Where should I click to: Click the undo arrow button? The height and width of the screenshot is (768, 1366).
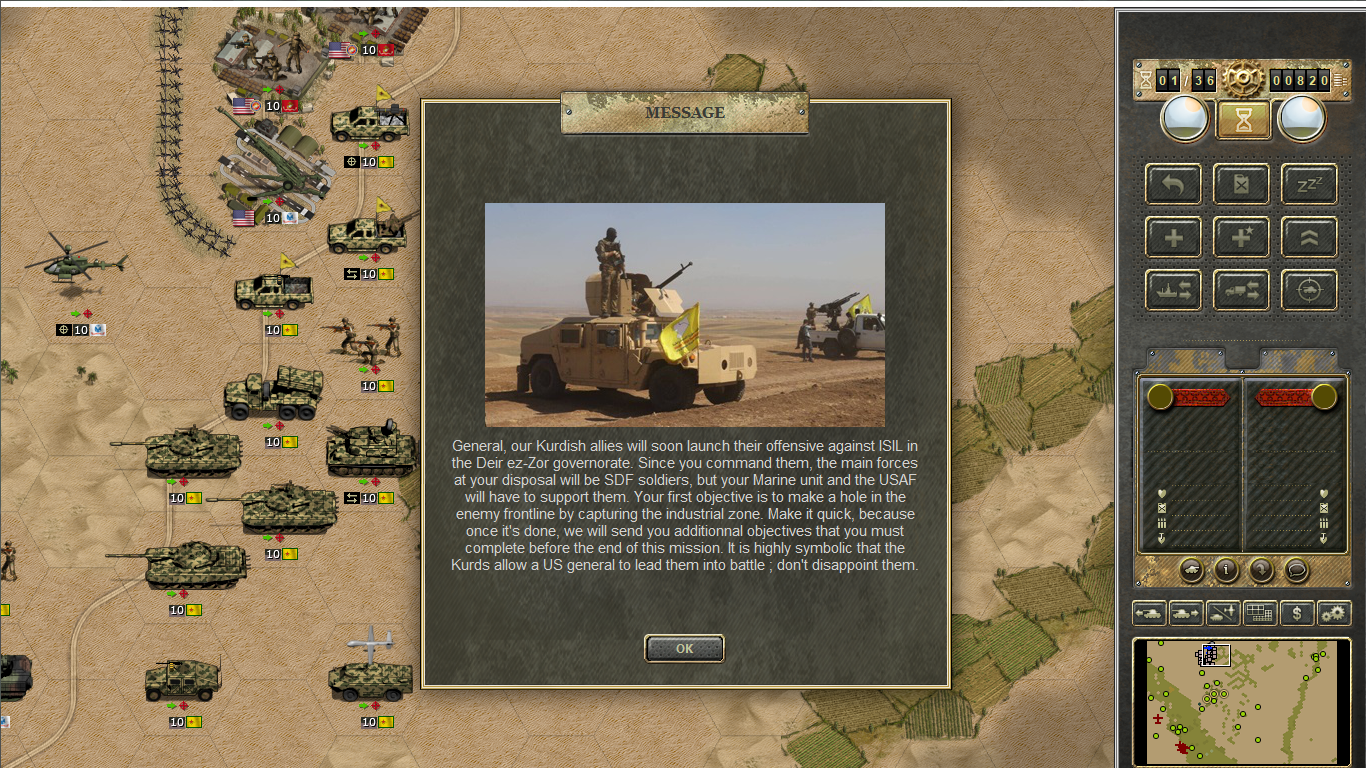tap(1173, 184)
